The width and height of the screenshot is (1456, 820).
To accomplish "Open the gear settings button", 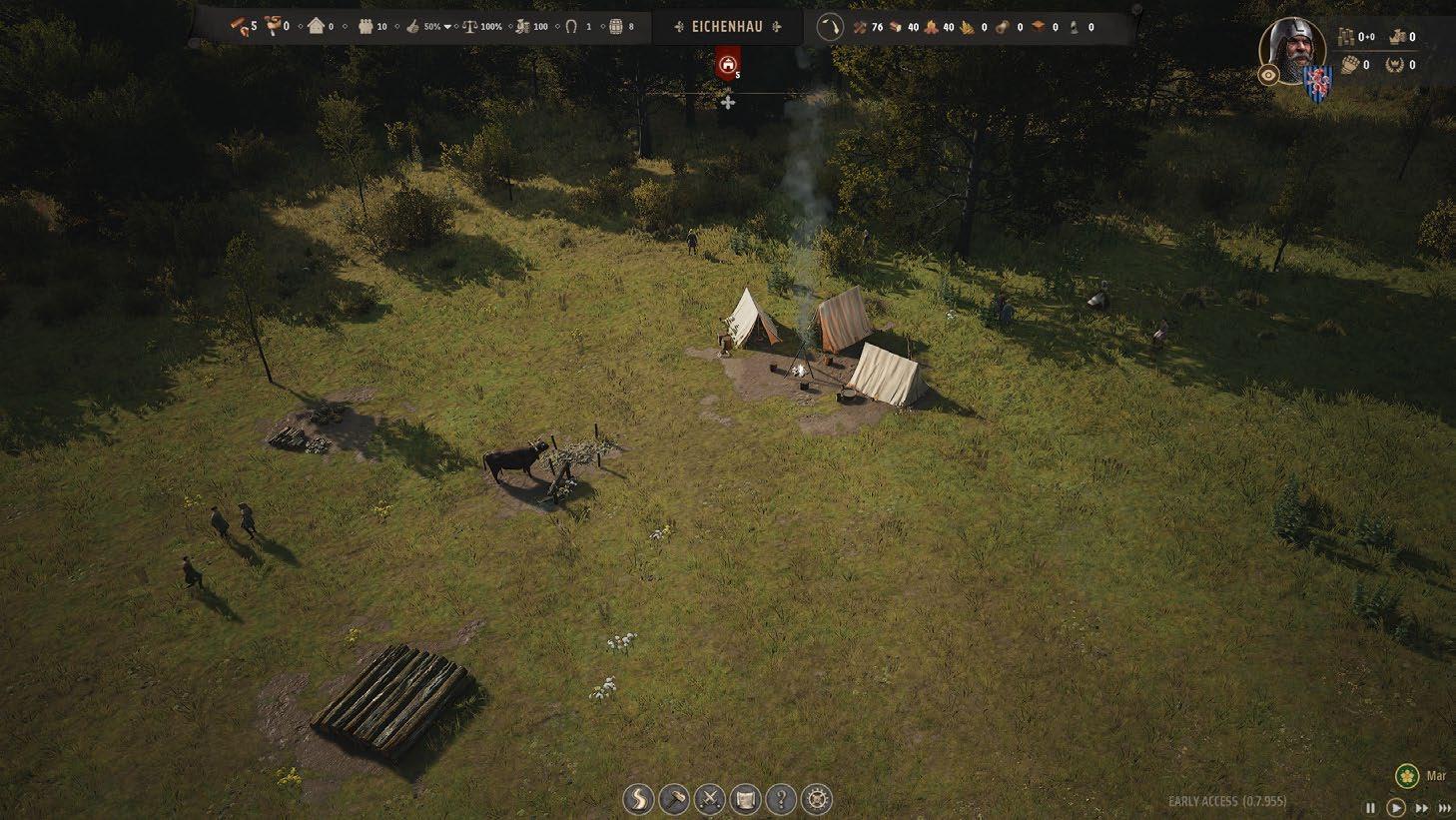I will 817,799.
